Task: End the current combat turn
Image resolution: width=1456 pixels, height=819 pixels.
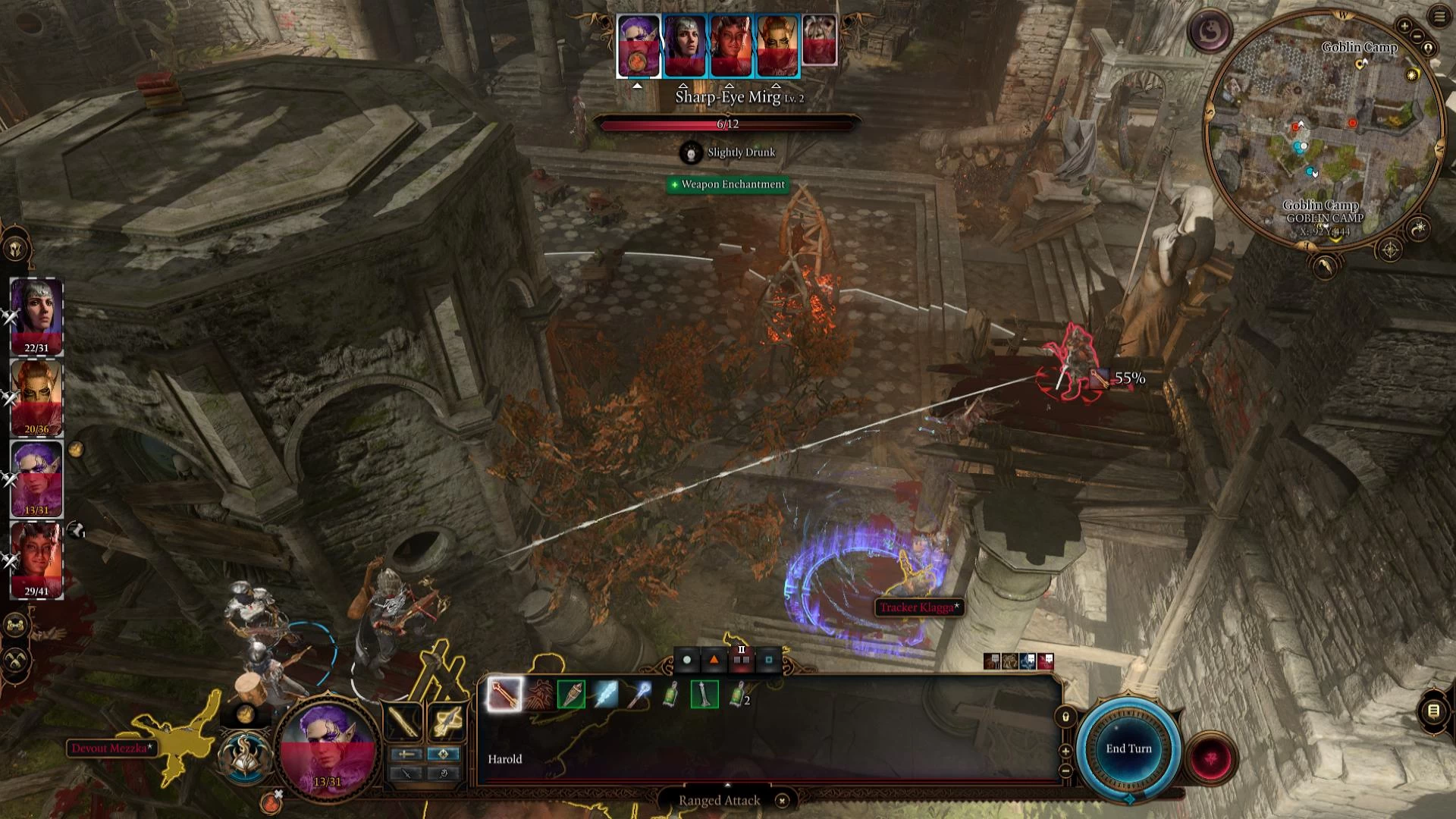Action: coord(1128,748)
